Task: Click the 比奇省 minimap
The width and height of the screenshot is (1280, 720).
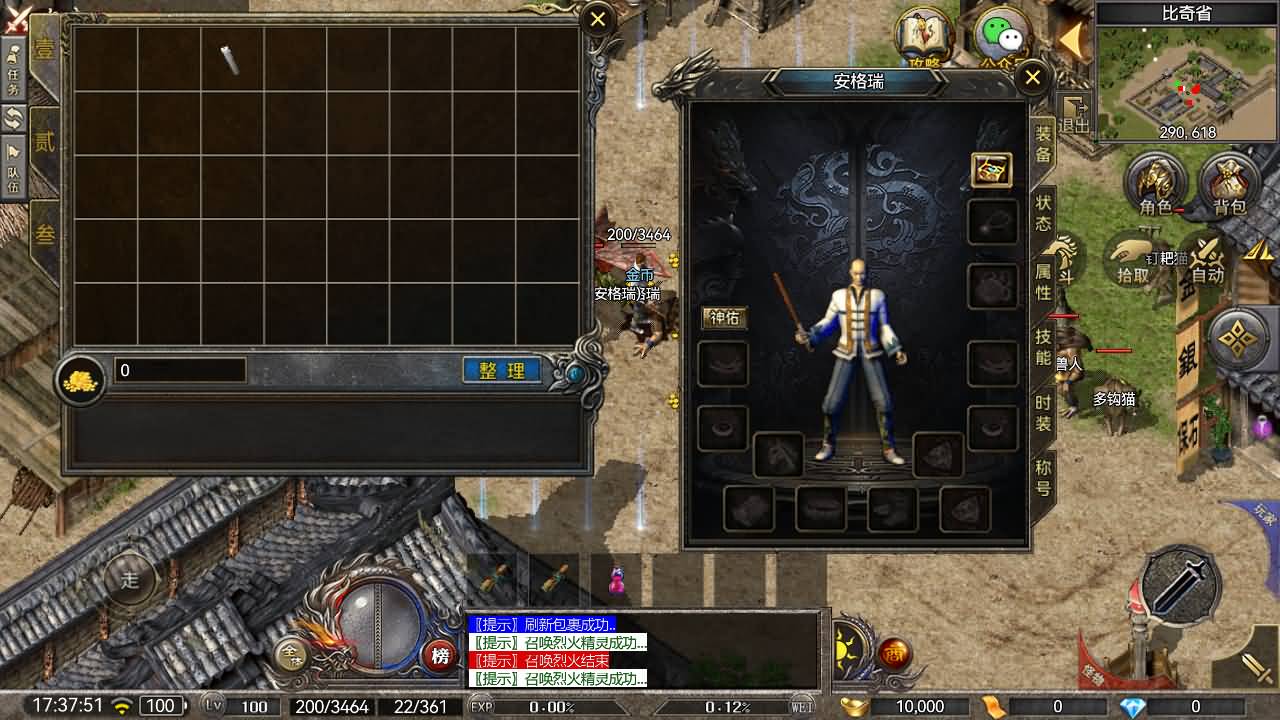Action: (1187, 82)
